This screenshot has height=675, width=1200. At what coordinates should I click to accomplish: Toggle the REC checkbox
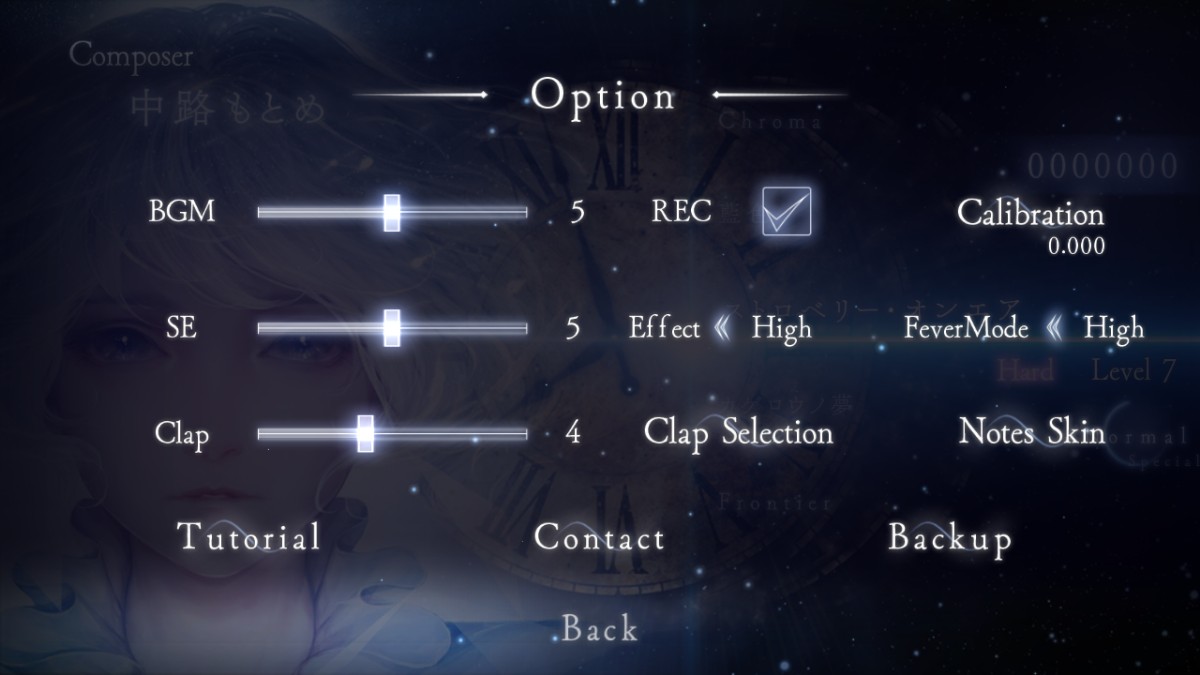(x=786, y=211)
